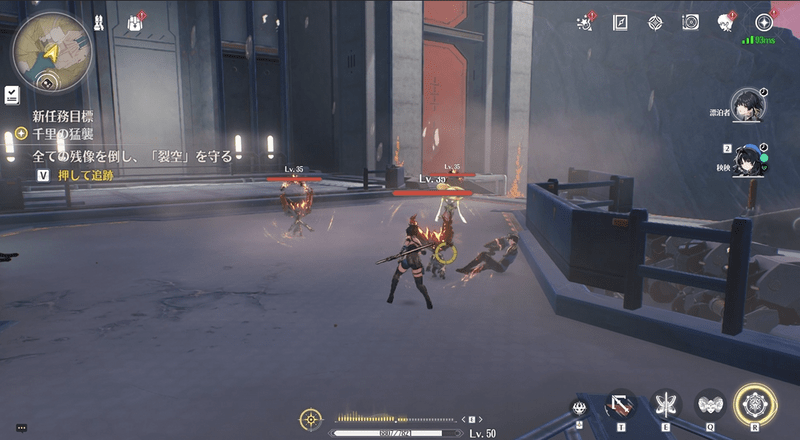The height and width of the screenshot is (440, 800).
Task: Select the 千里の猛襲 quest tracker
Action: tap(60, 133)
